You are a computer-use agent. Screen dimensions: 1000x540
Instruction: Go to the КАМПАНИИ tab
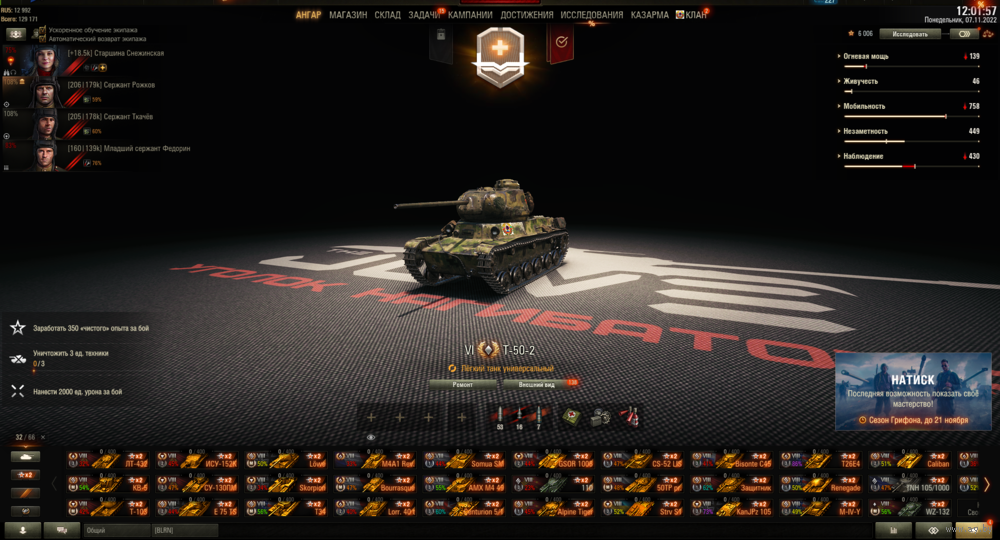point(470,15)
